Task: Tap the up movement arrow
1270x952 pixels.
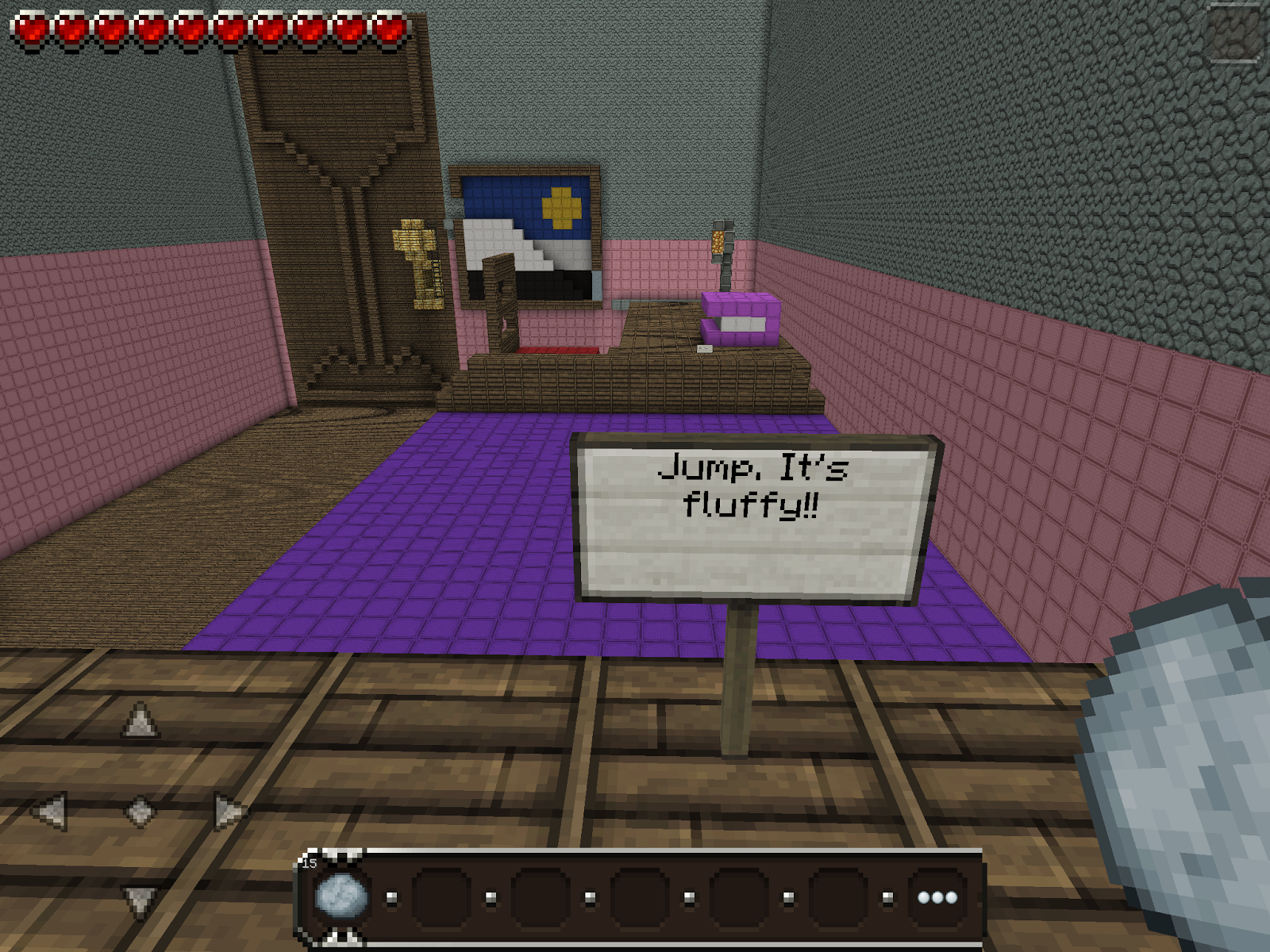Action: 140,720
